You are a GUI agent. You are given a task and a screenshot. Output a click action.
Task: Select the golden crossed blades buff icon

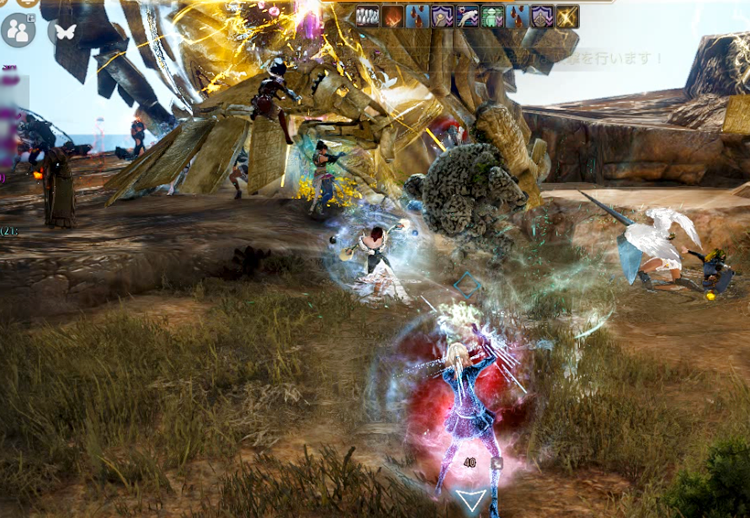pos(567,16)
